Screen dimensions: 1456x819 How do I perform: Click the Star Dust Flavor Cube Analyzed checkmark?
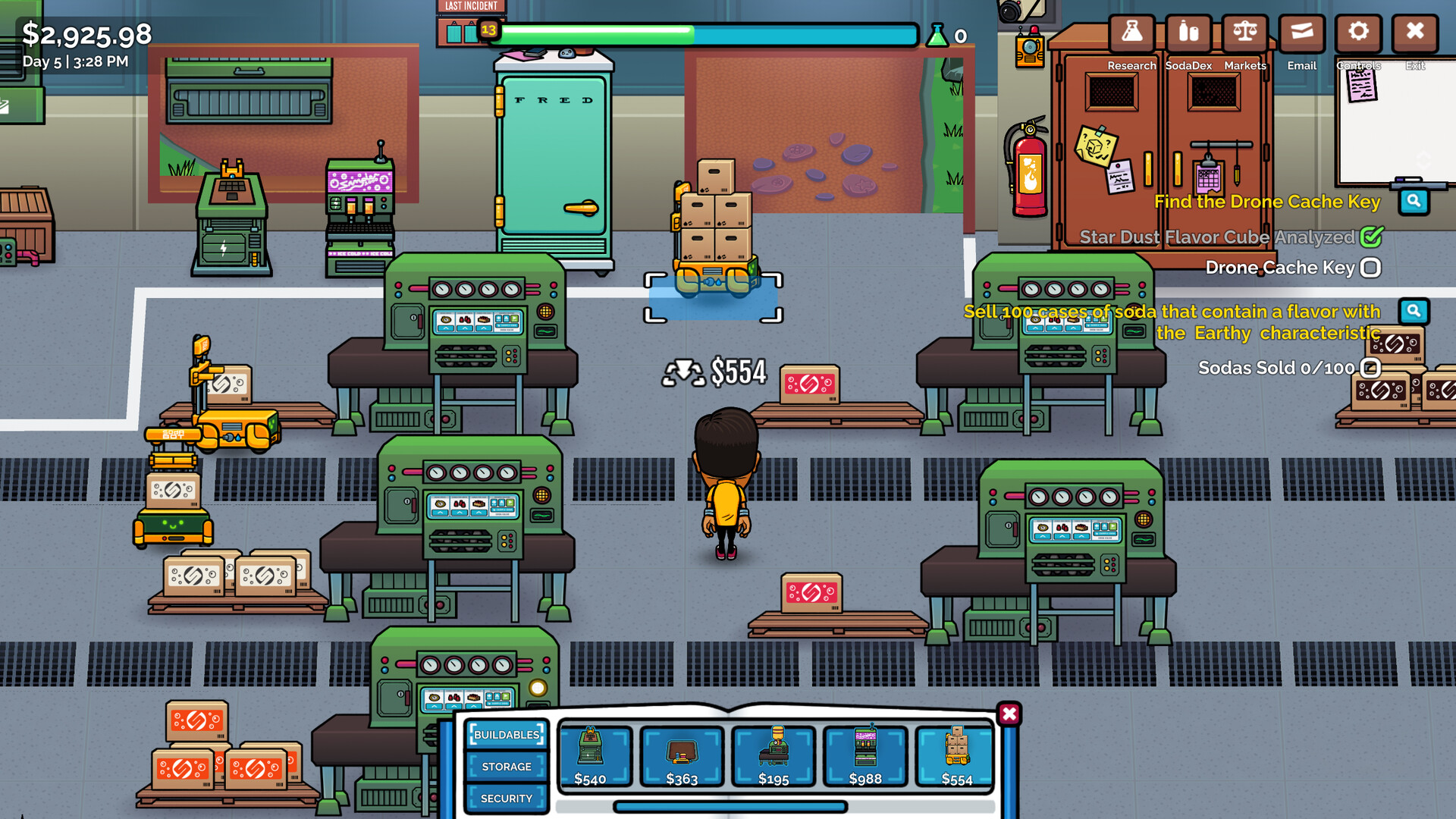tap(1371, 237)
